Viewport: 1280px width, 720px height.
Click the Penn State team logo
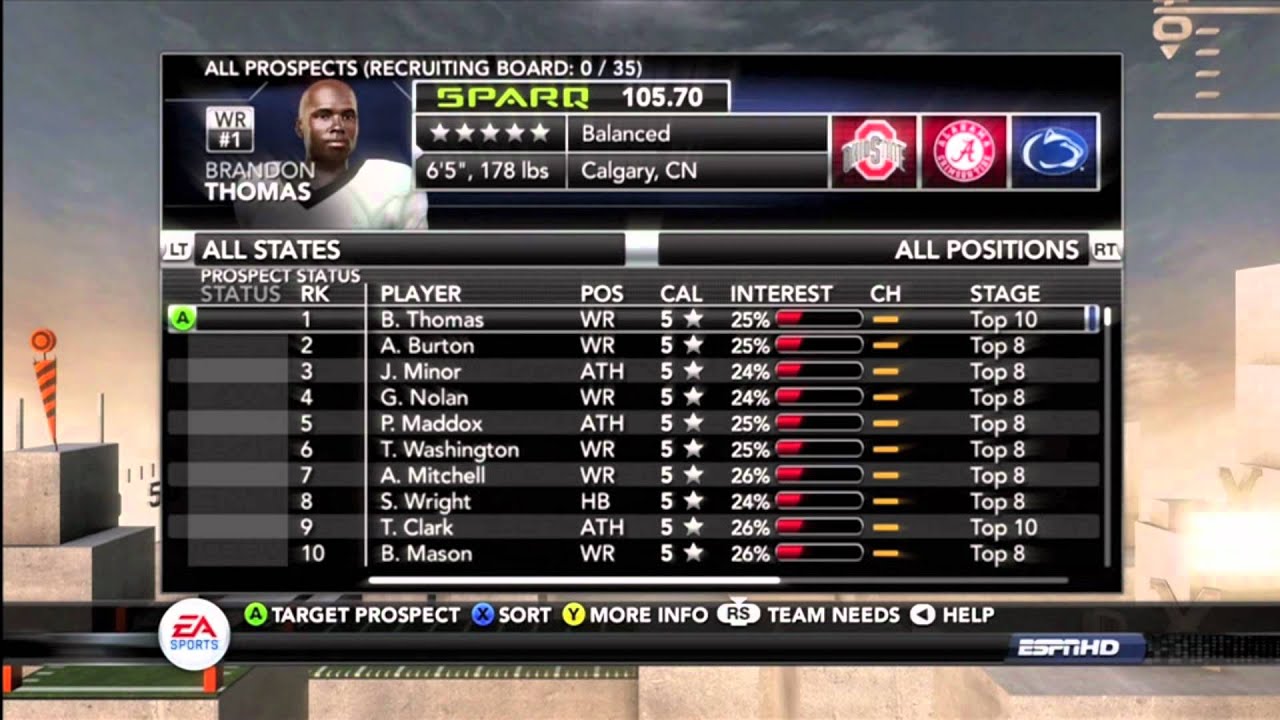[1055, 152]
